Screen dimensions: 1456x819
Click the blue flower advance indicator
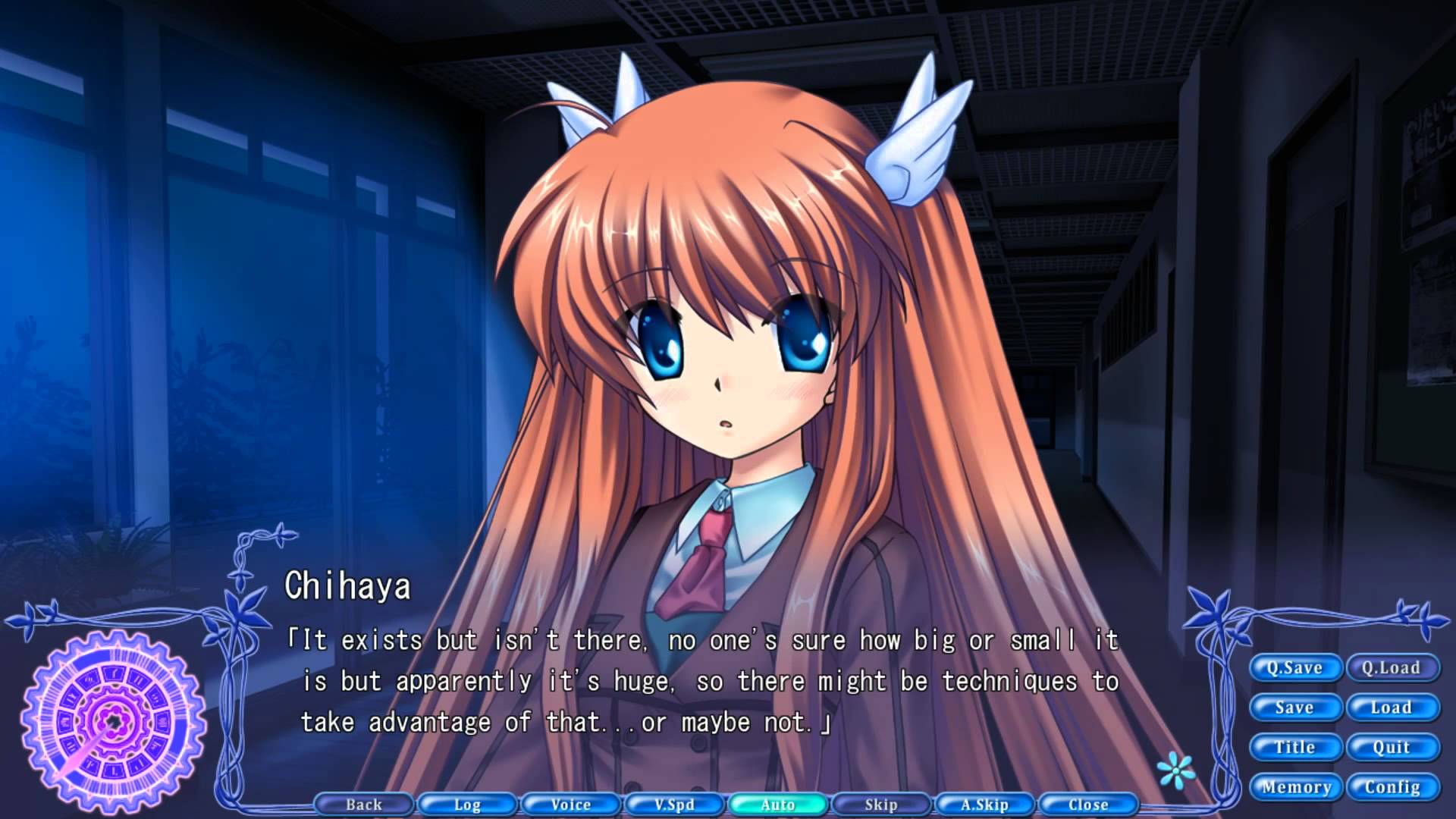1176,771
